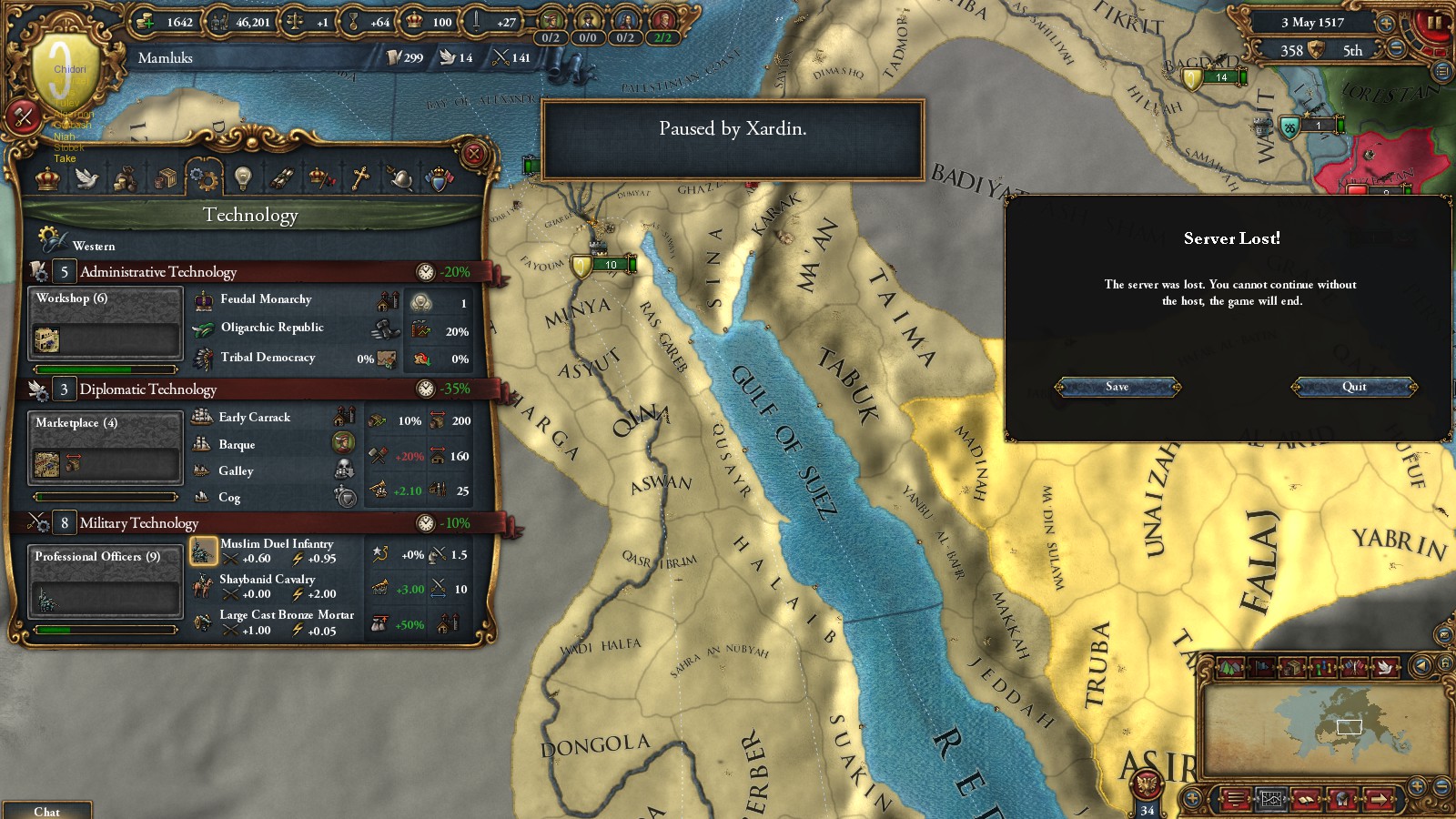Select the Muslim Duel Infantry unit icon
The height and width of the screenshot is (819, 1456).
[203, 551]
